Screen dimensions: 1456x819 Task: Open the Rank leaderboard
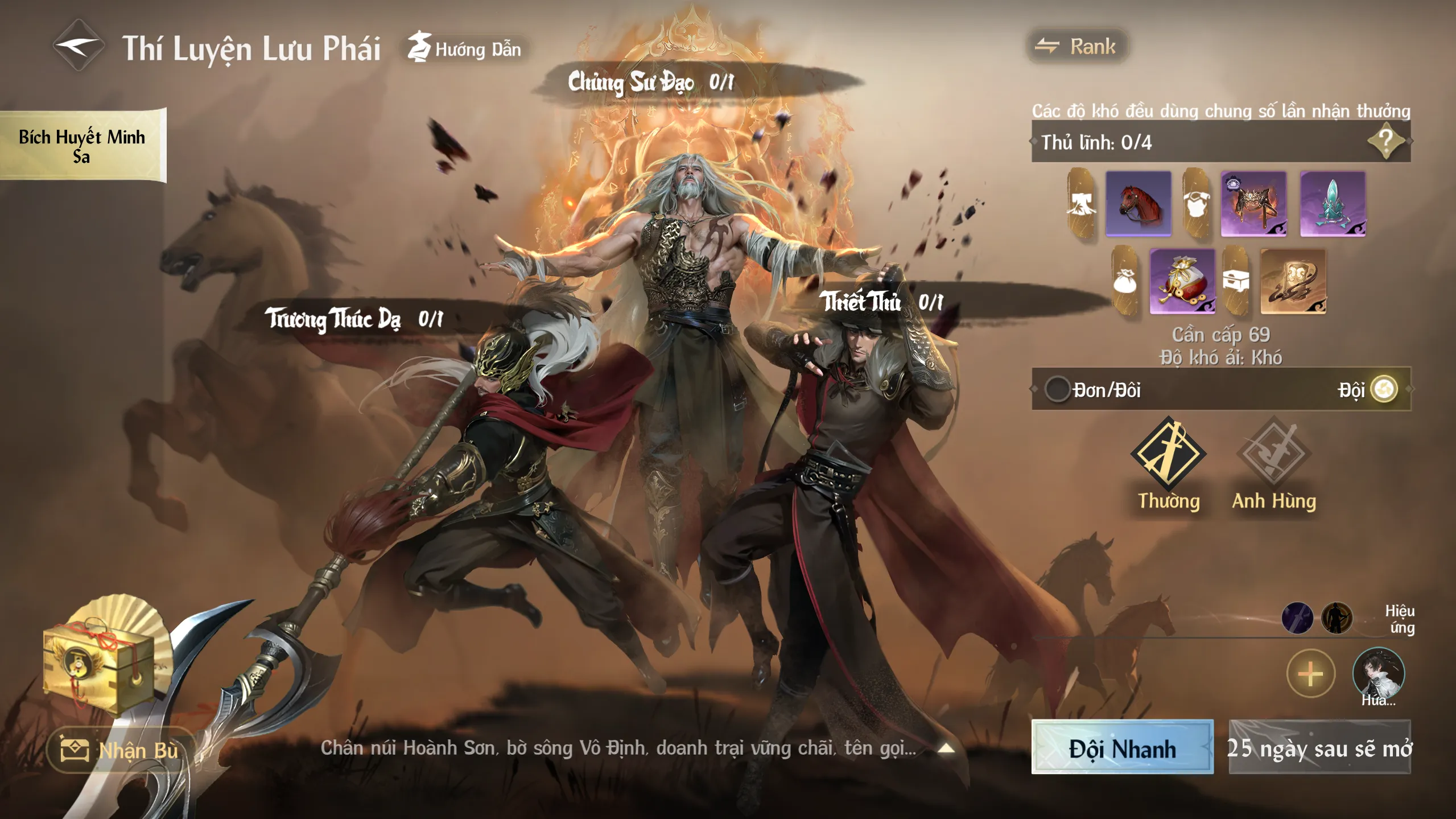1076,46
